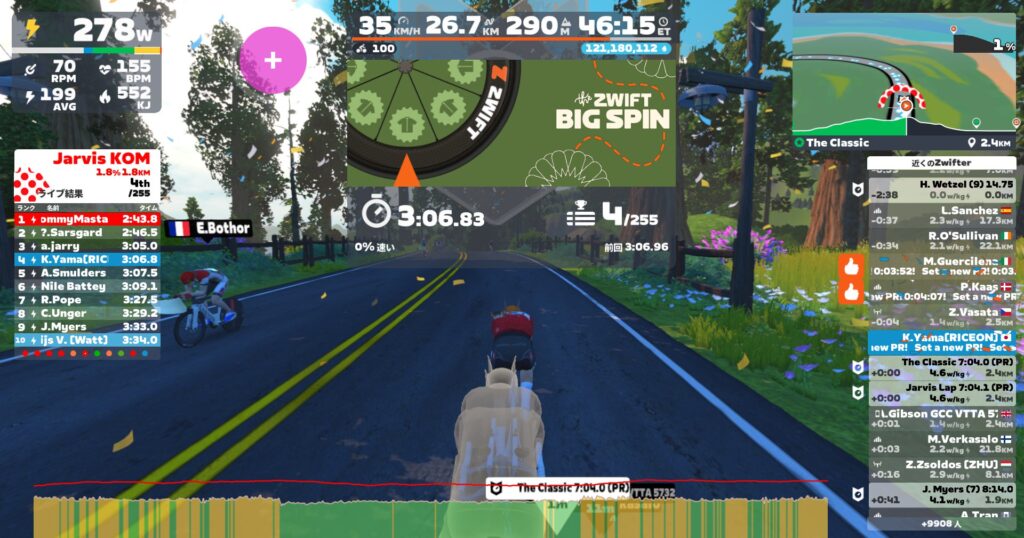Select A.Smulders on the KOM leaderboard
Image resolution: width=1024 pixels, height=538 pixels.
click(86, 272)
